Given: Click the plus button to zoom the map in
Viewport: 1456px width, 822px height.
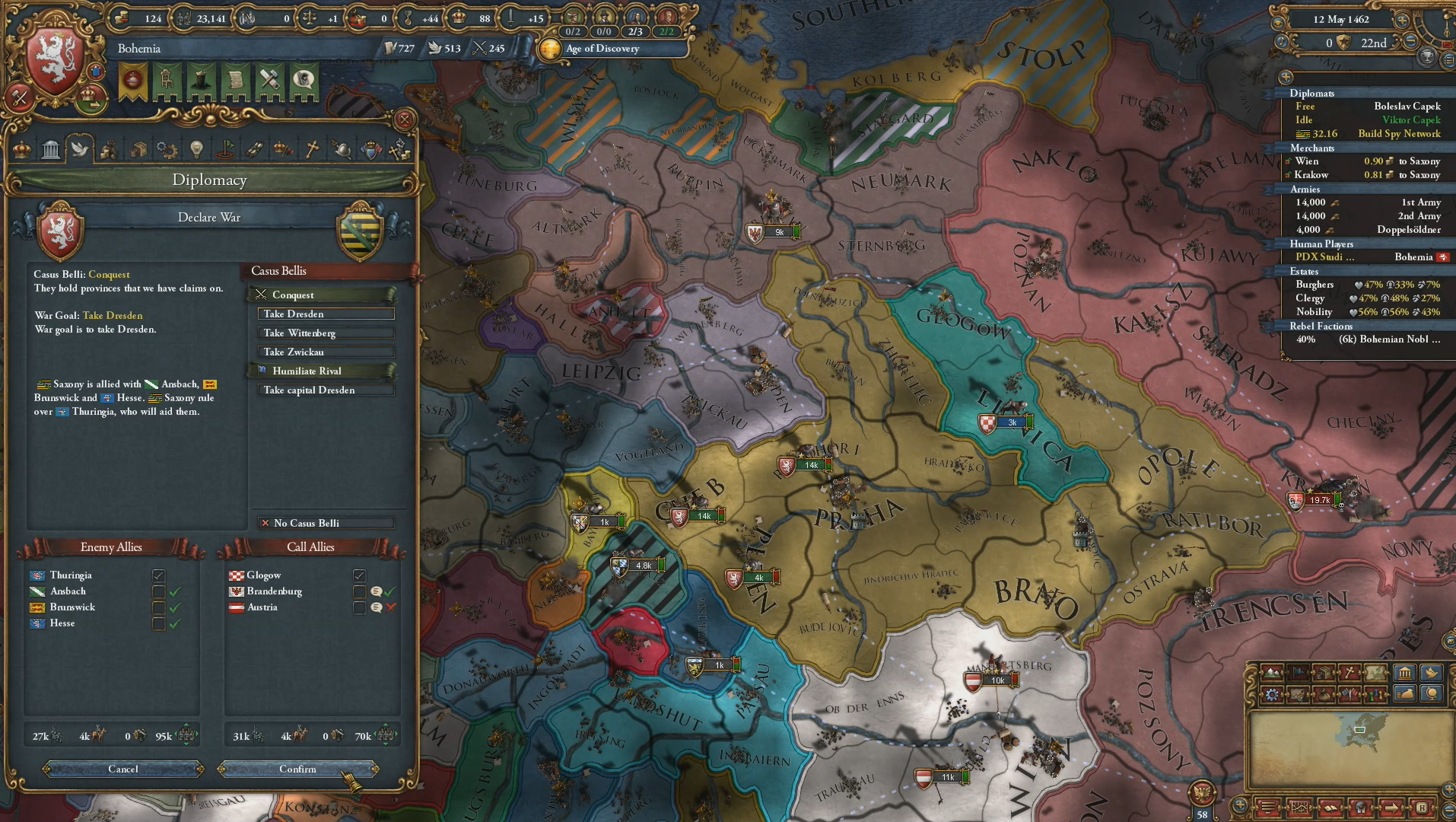Looking at the screenshot, I should pos(1450,792).
